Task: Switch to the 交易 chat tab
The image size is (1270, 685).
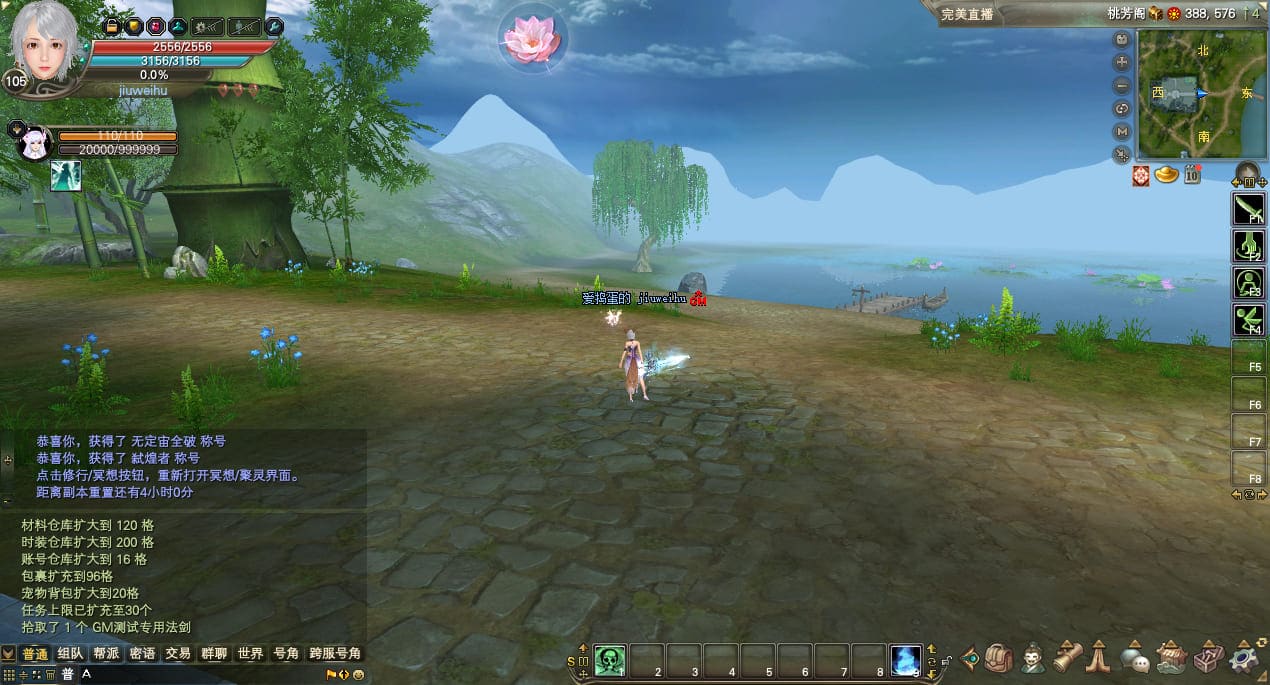Action: pyautogui.click(x=178, y=654)
